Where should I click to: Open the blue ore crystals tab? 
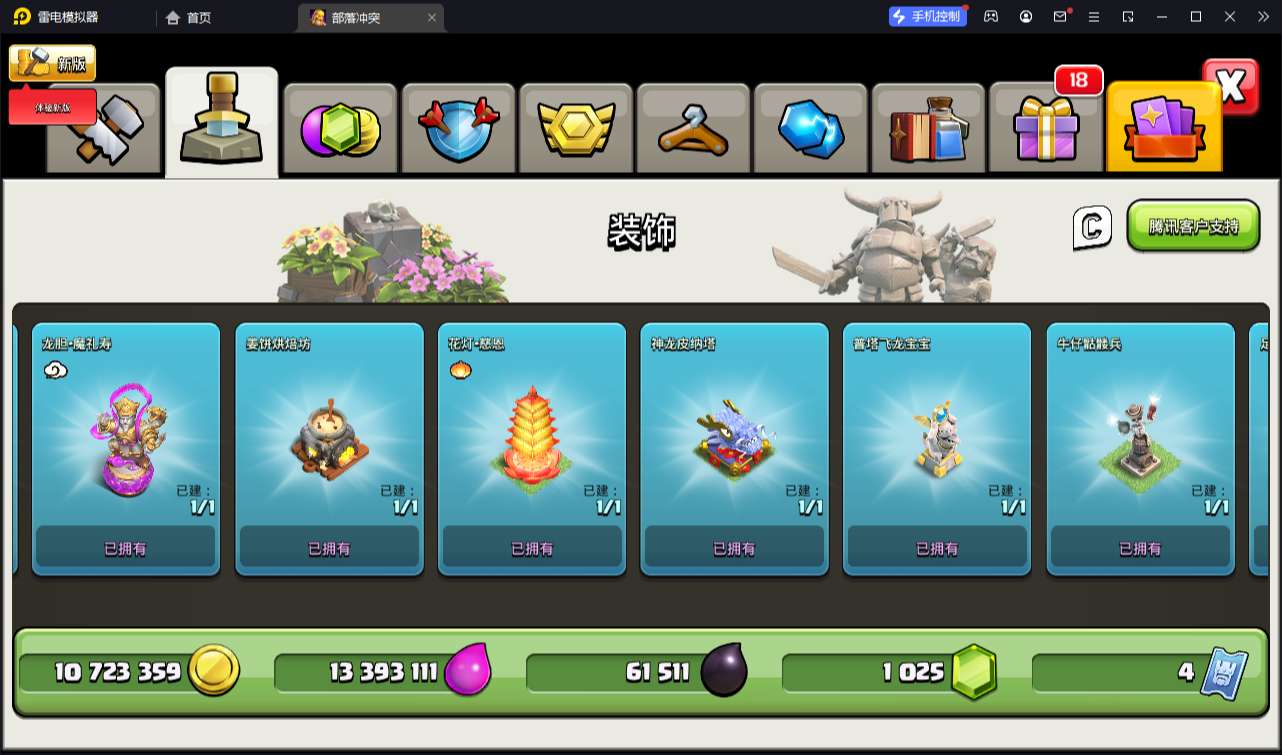[x=811, y=130]
